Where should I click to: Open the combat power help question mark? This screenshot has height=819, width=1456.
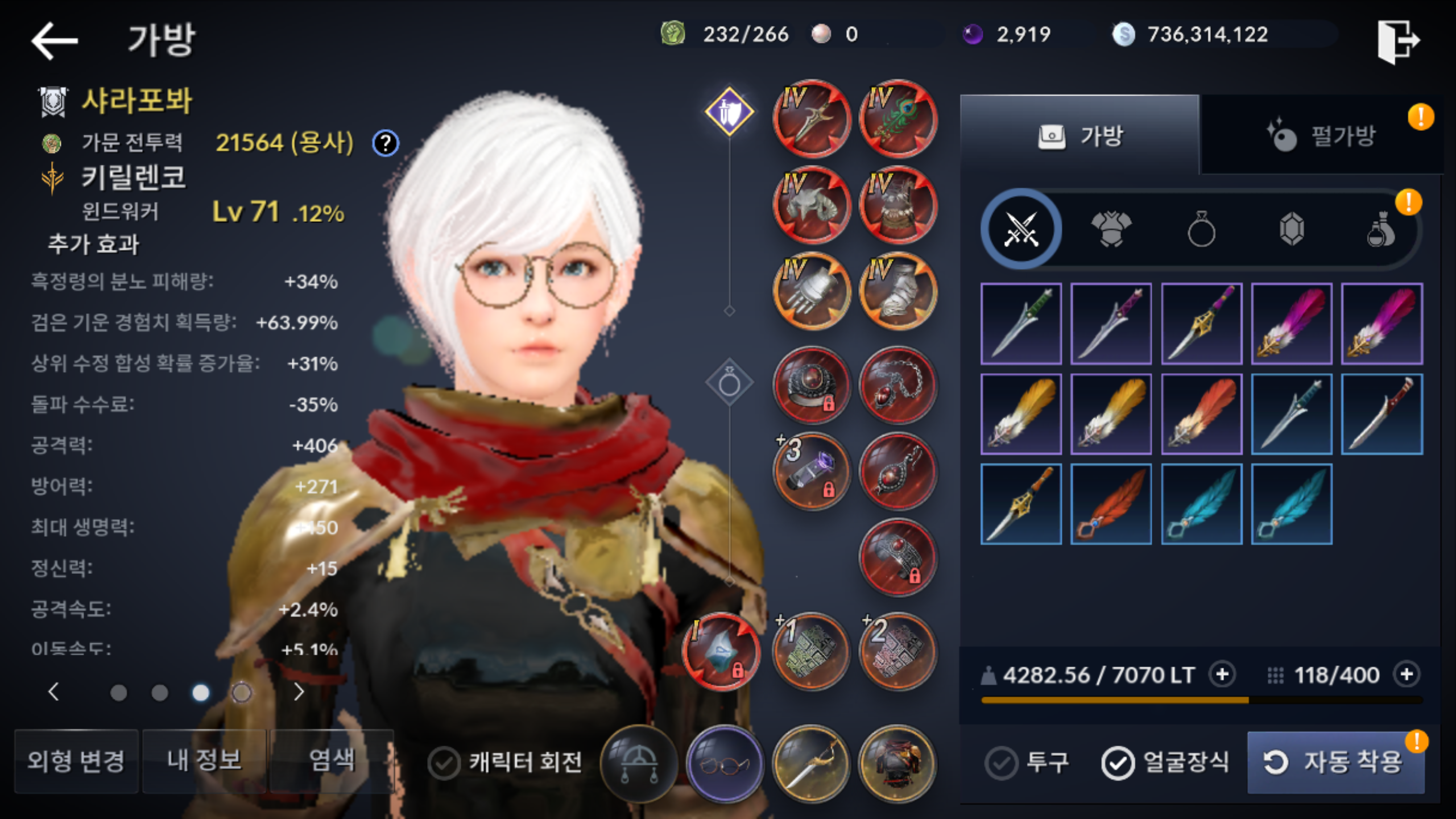coord(386,143)
